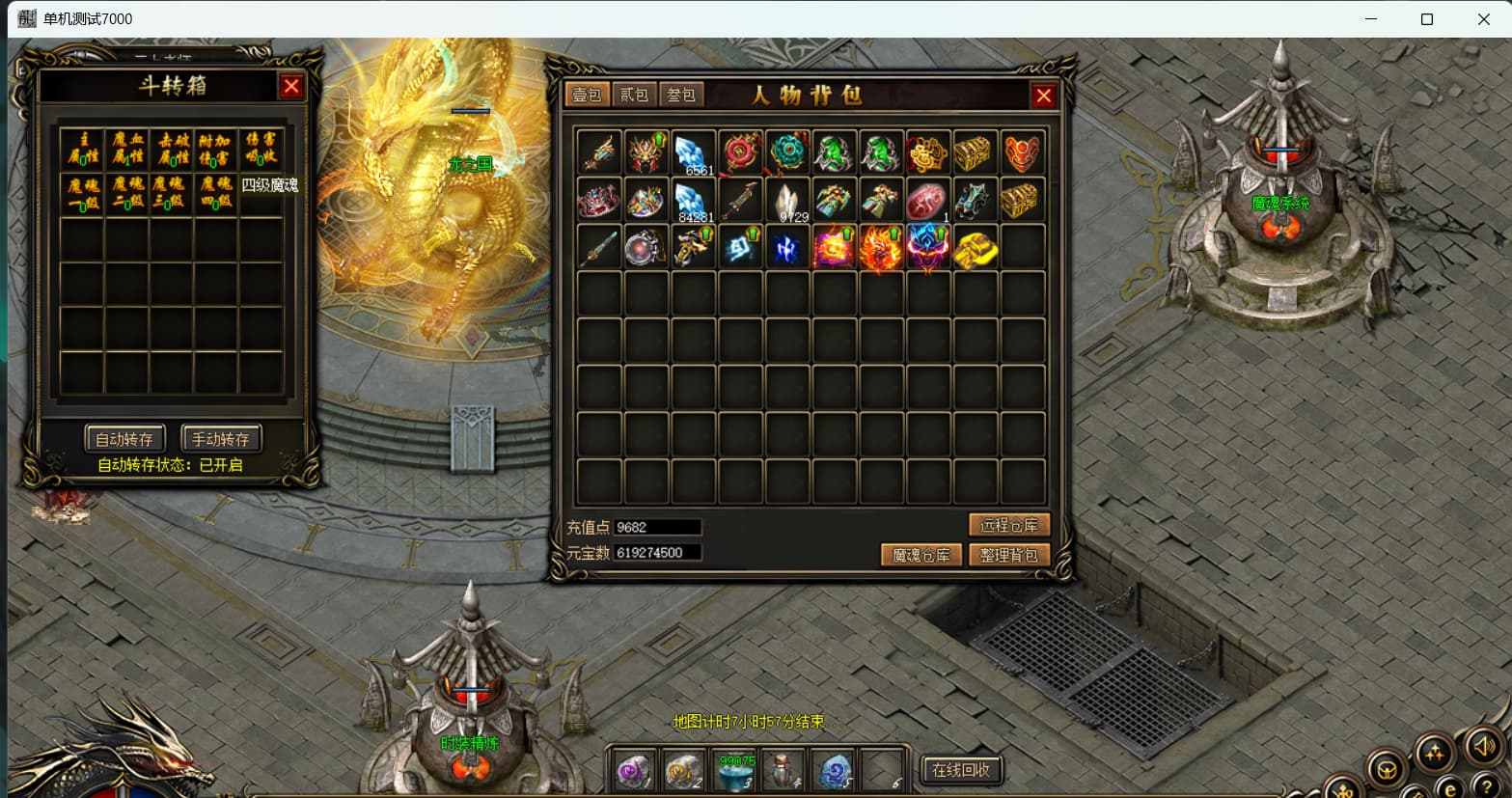Select the 魔魂一级 slot in 斗转箱
Viewport: 1512px width, 798px height.
pyautogui.click(x=82, y=194)
